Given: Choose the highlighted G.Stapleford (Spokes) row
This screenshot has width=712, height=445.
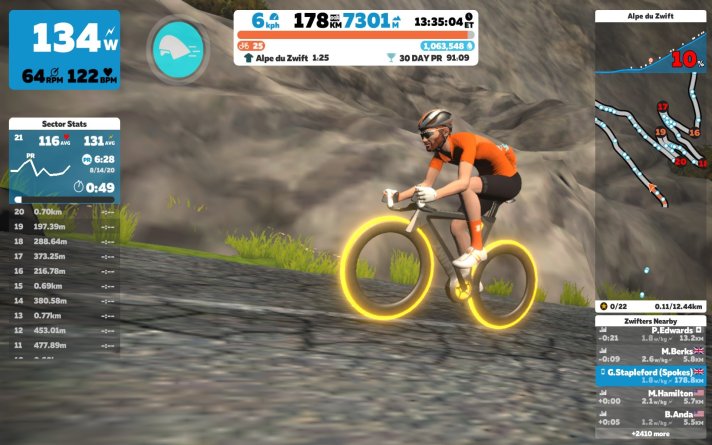Looking at the screenshot, I should click(x=651, y=375).
